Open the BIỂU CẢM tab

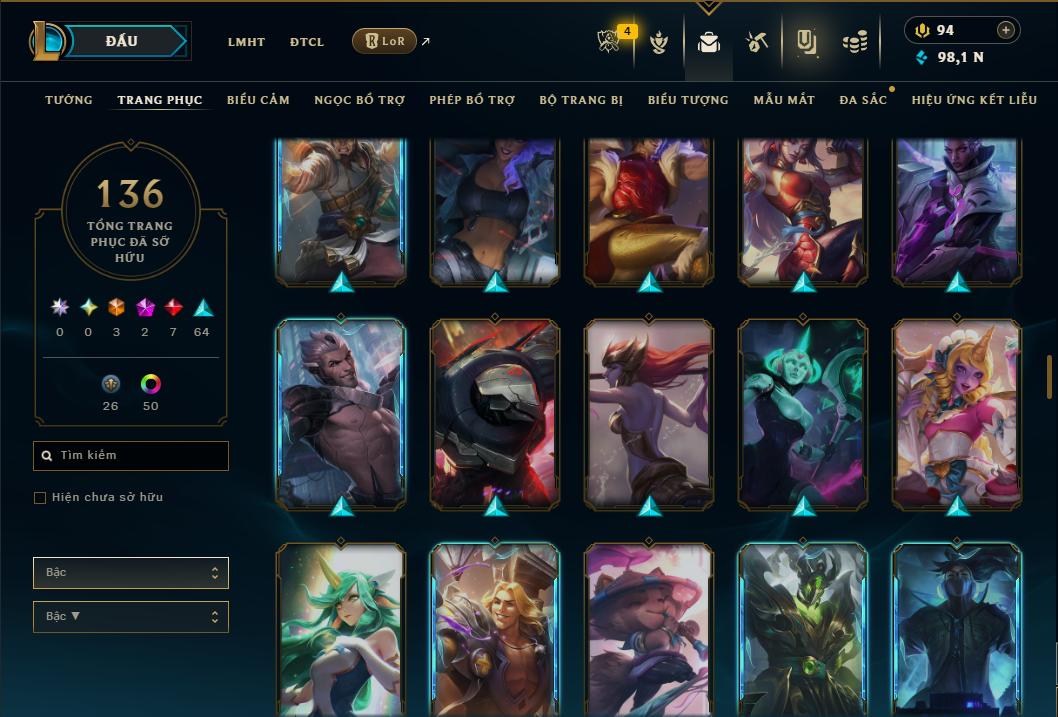[x=258, y=100]
